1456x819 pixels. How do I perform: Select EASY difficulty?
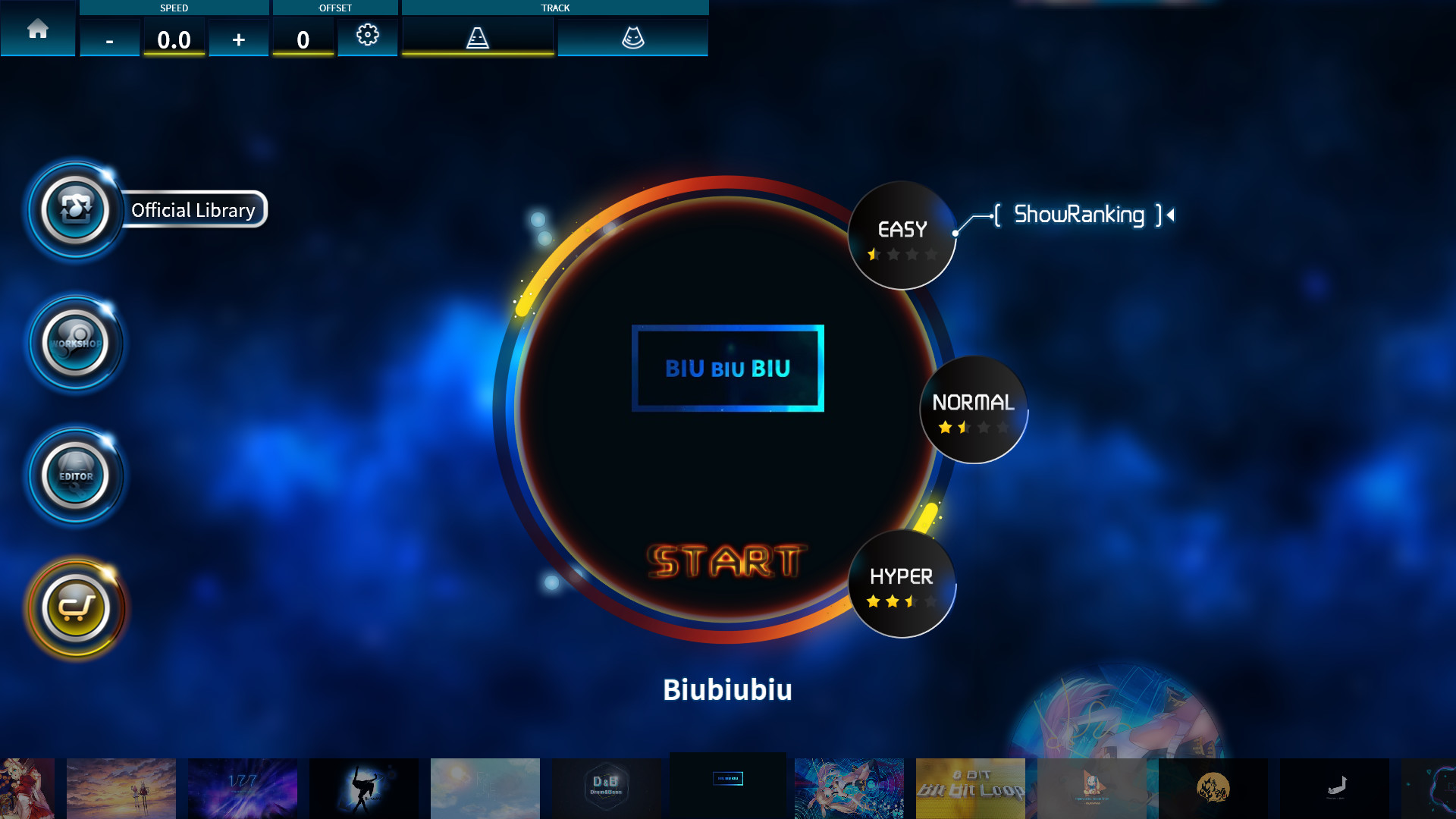(901, 234)
